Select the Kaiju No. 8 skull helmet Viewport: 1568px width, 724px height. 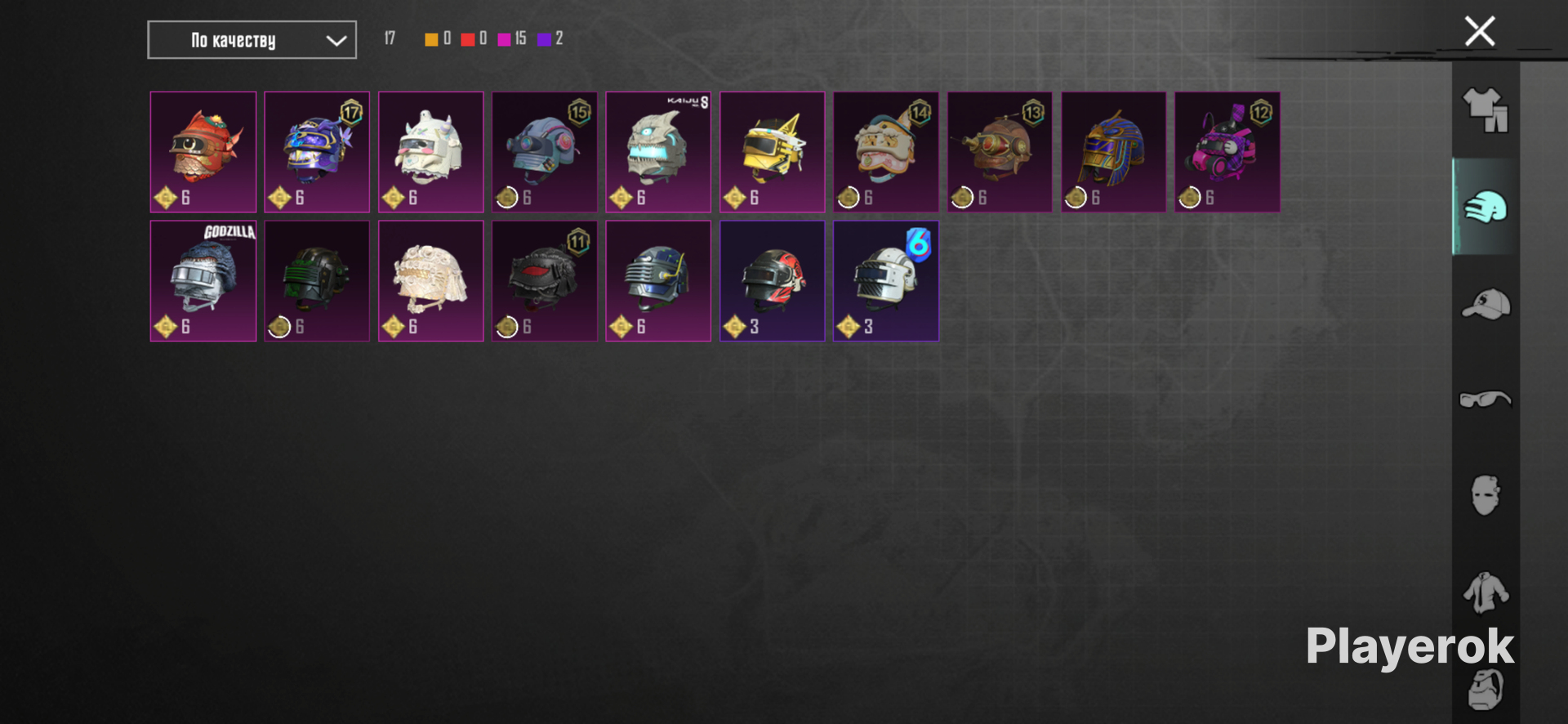coord(658,152)
